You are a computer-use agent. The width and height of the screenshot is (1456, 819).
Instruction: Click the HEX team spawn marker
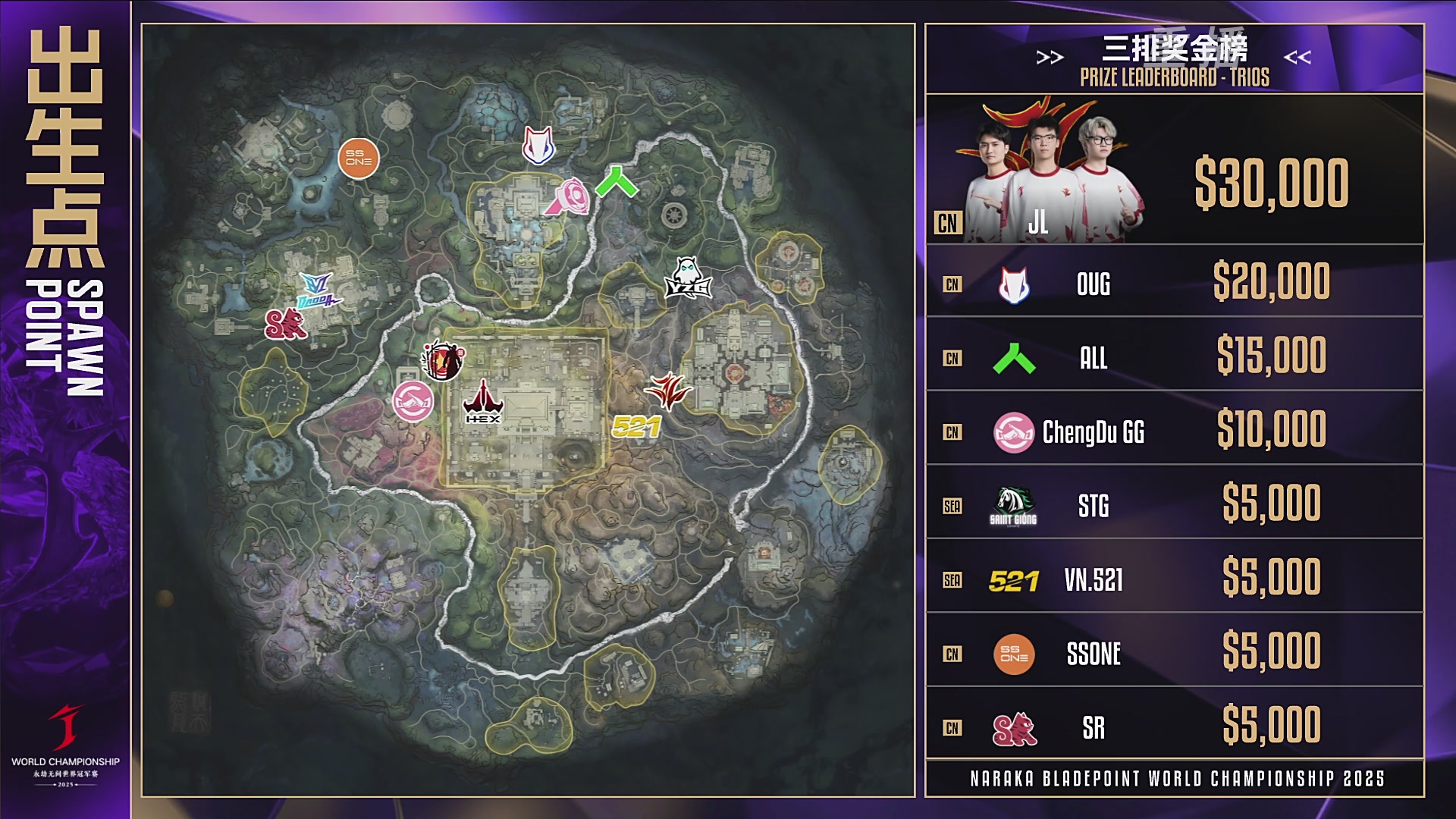pos(483,403)
